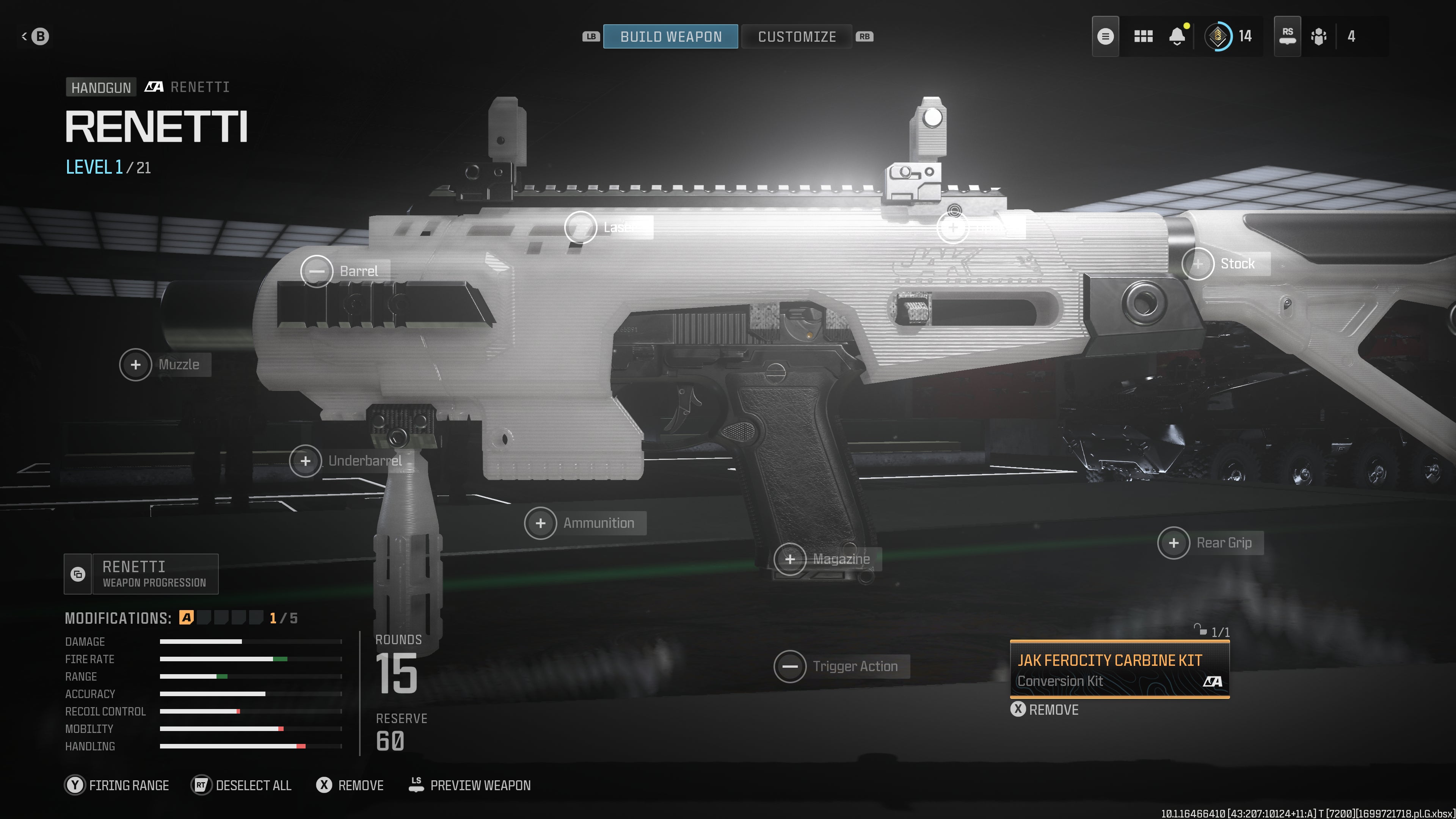Screen dimensions: 1456x819
Task: Preview the weapon
Action: coord(470,785)
